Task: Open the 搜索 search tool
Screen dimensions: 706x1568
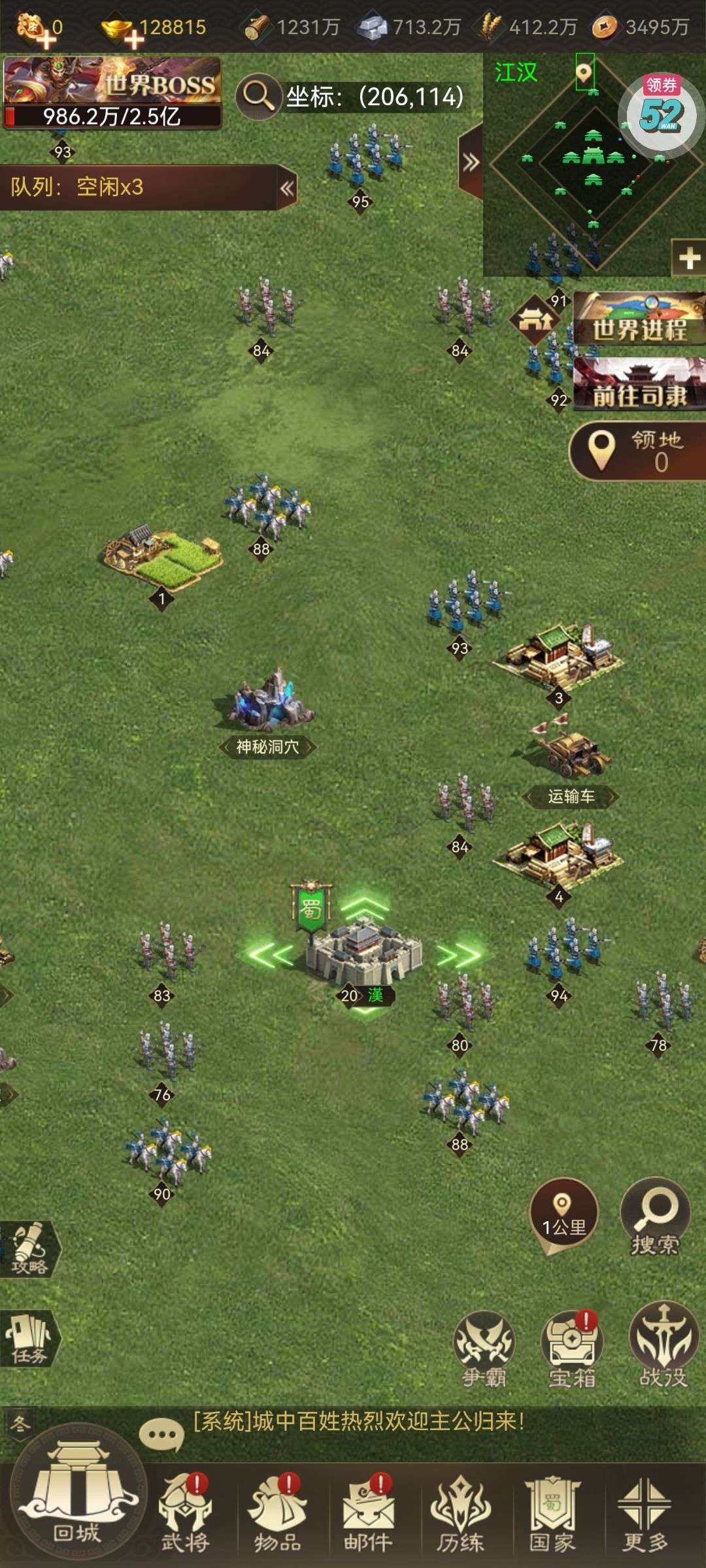Action: click(655, 1217)
